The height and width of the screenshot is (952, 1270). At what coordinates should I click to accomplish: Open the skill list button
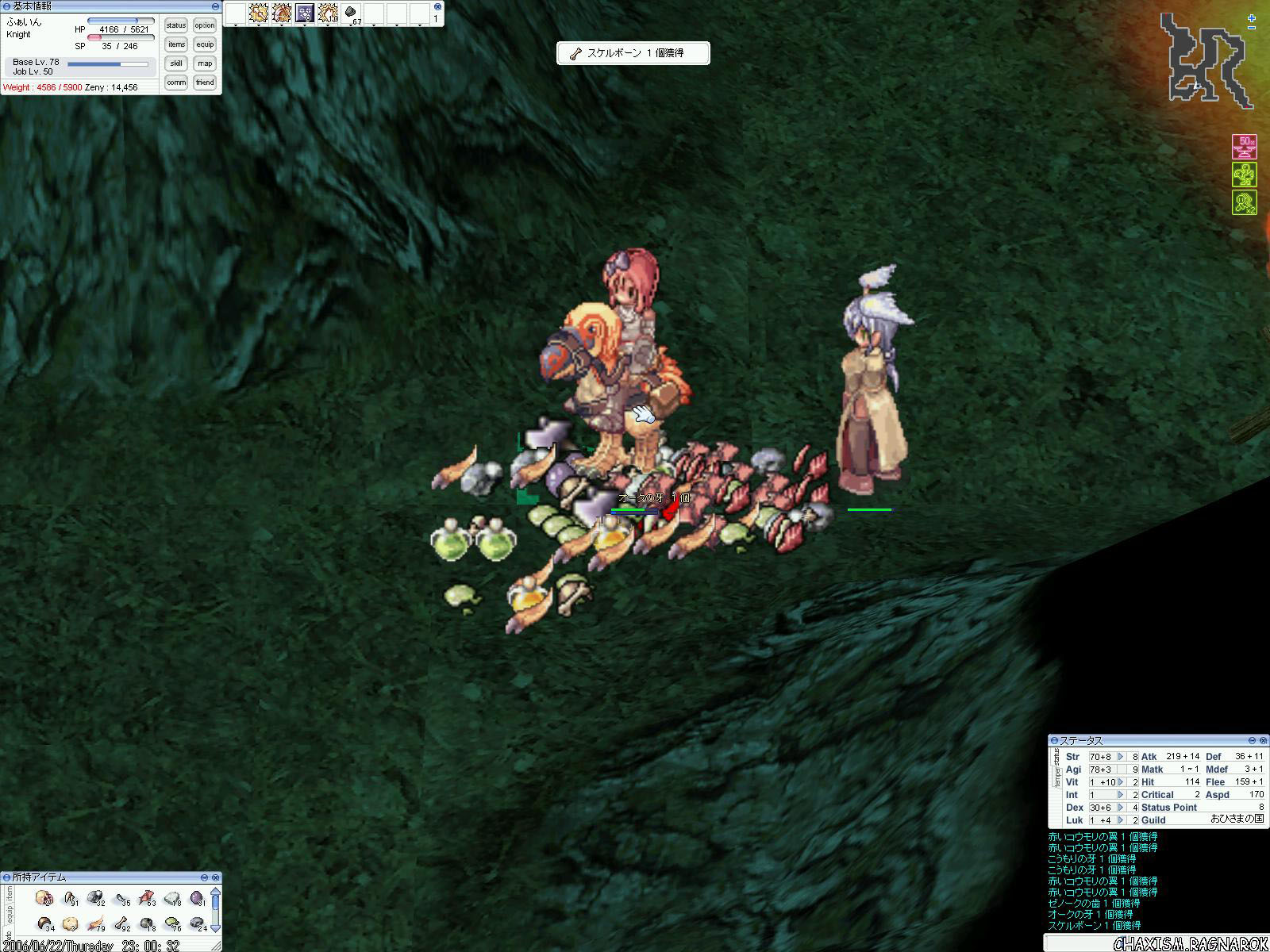(x=176, y=63)
